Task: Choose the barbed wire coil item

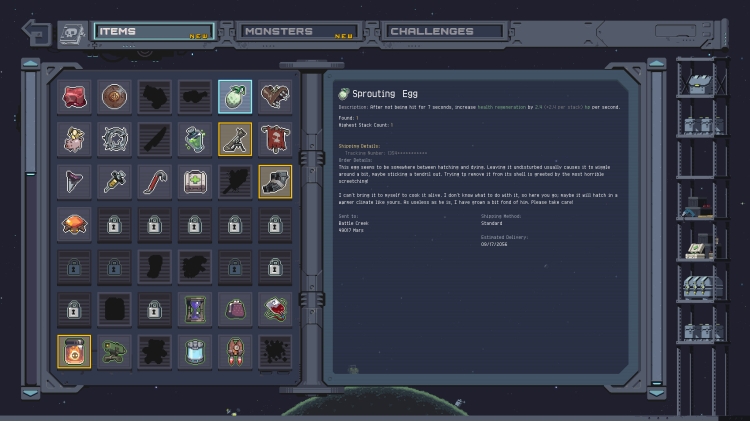Action: click(x=115, y=139)
